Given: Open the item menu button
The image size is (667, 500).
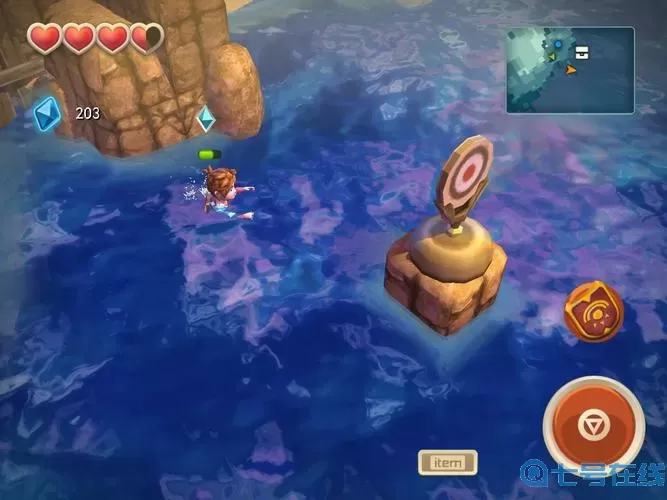Looking at the screenshot, I should click(447, 462).
